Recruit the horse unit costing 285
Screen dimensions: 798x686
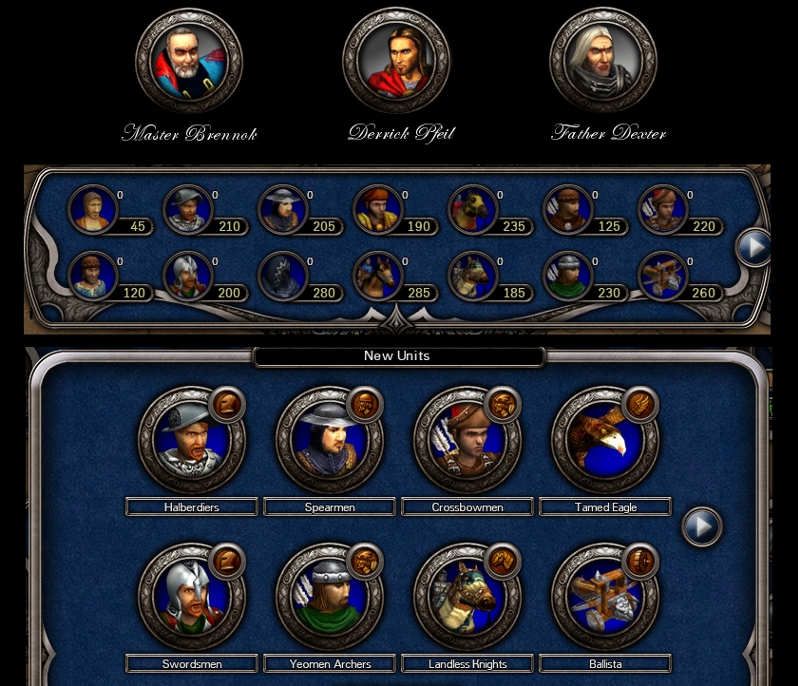tap(377, 276)
